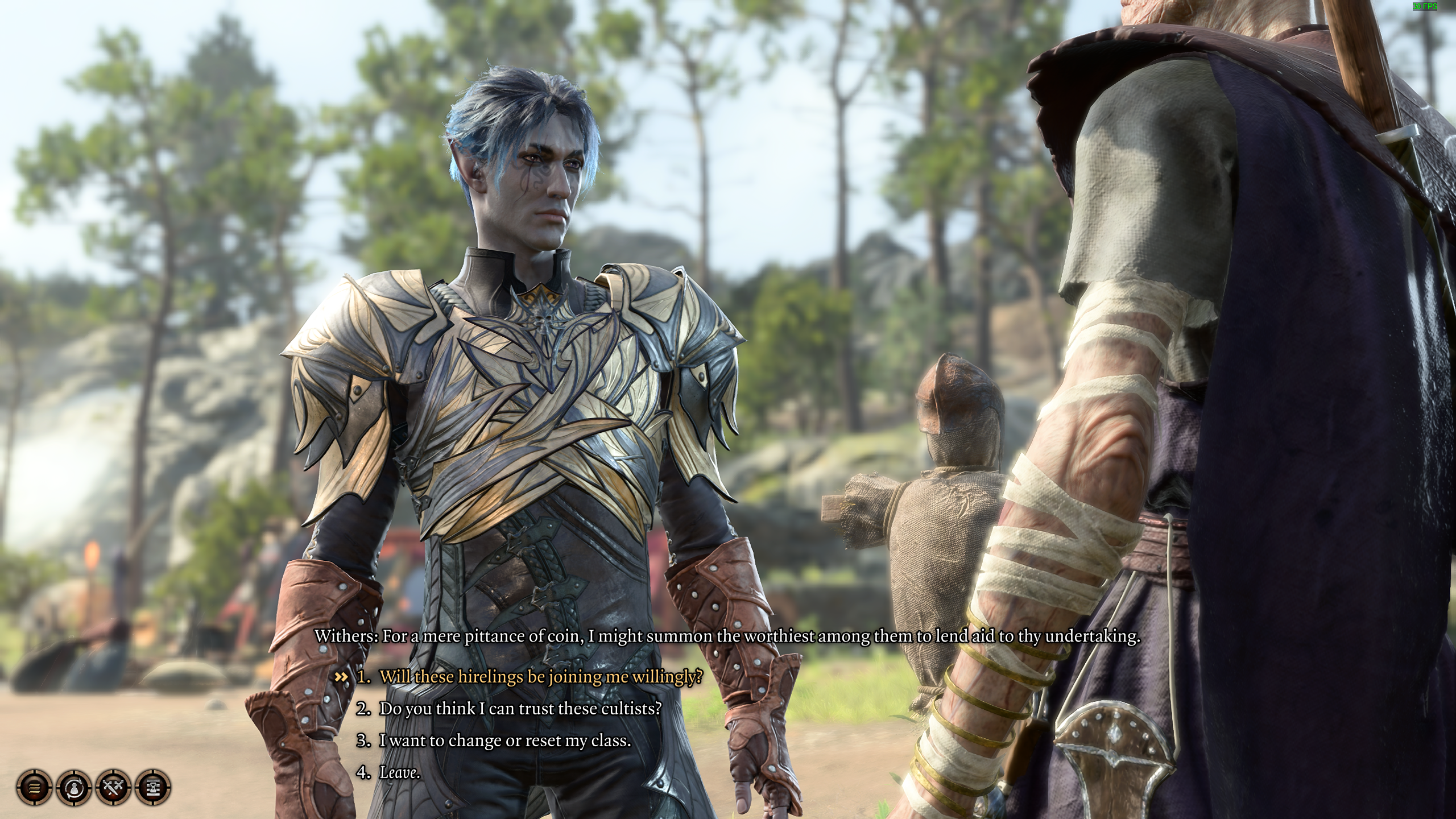Viewport: 1456px width, 819px height.
Task: Choose "Do you think I can trust these cultists?"
Action: click(x=522, y=708)
